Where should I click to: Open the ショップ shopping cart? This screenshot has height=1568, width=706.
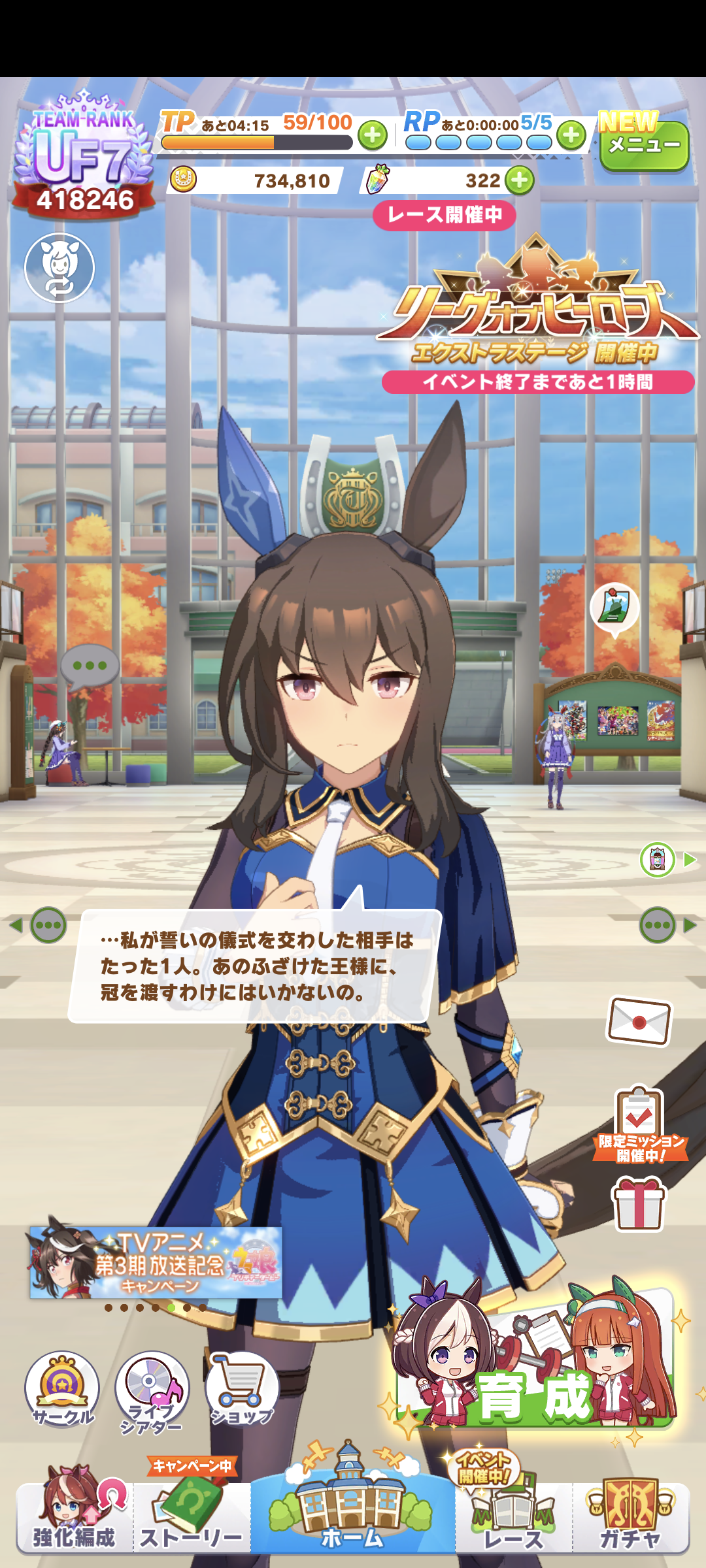coord(242,1388)
